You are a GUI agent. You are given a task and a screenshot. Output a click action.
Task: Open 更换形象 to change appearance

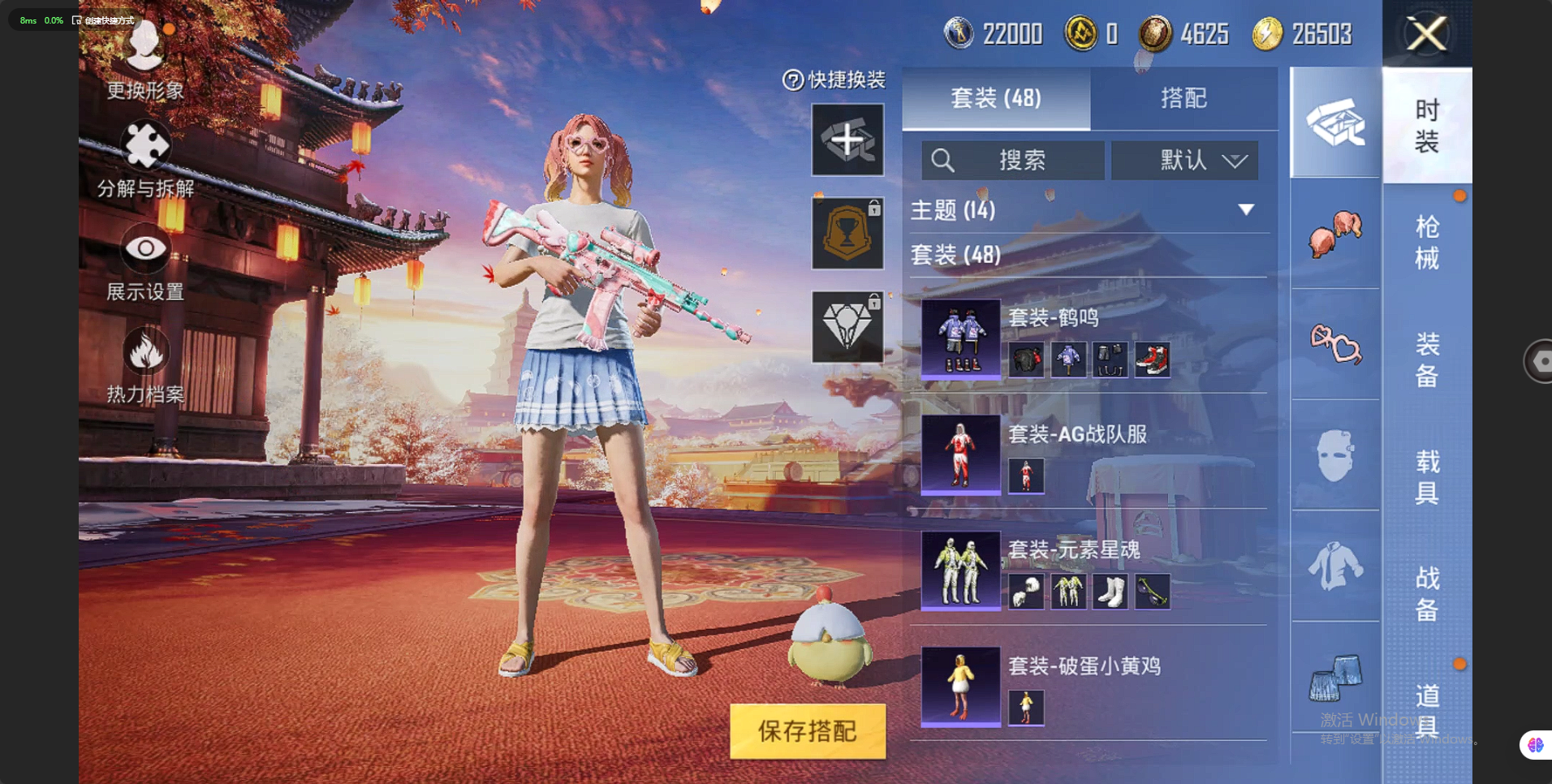click(145, 58)
